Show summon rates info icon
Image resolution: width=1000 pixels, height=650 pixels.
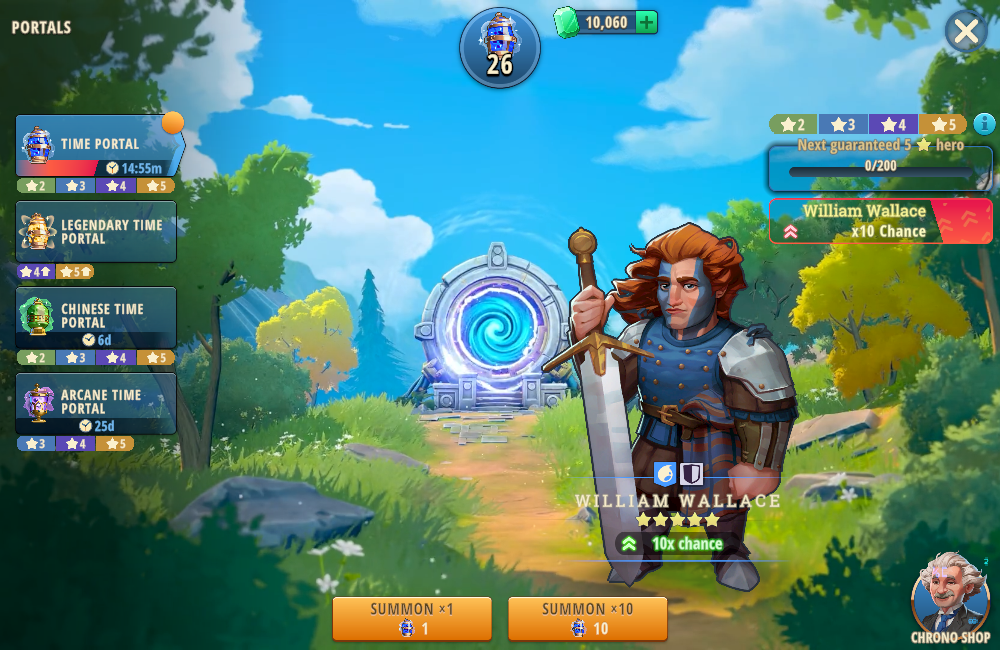point(984,124)
